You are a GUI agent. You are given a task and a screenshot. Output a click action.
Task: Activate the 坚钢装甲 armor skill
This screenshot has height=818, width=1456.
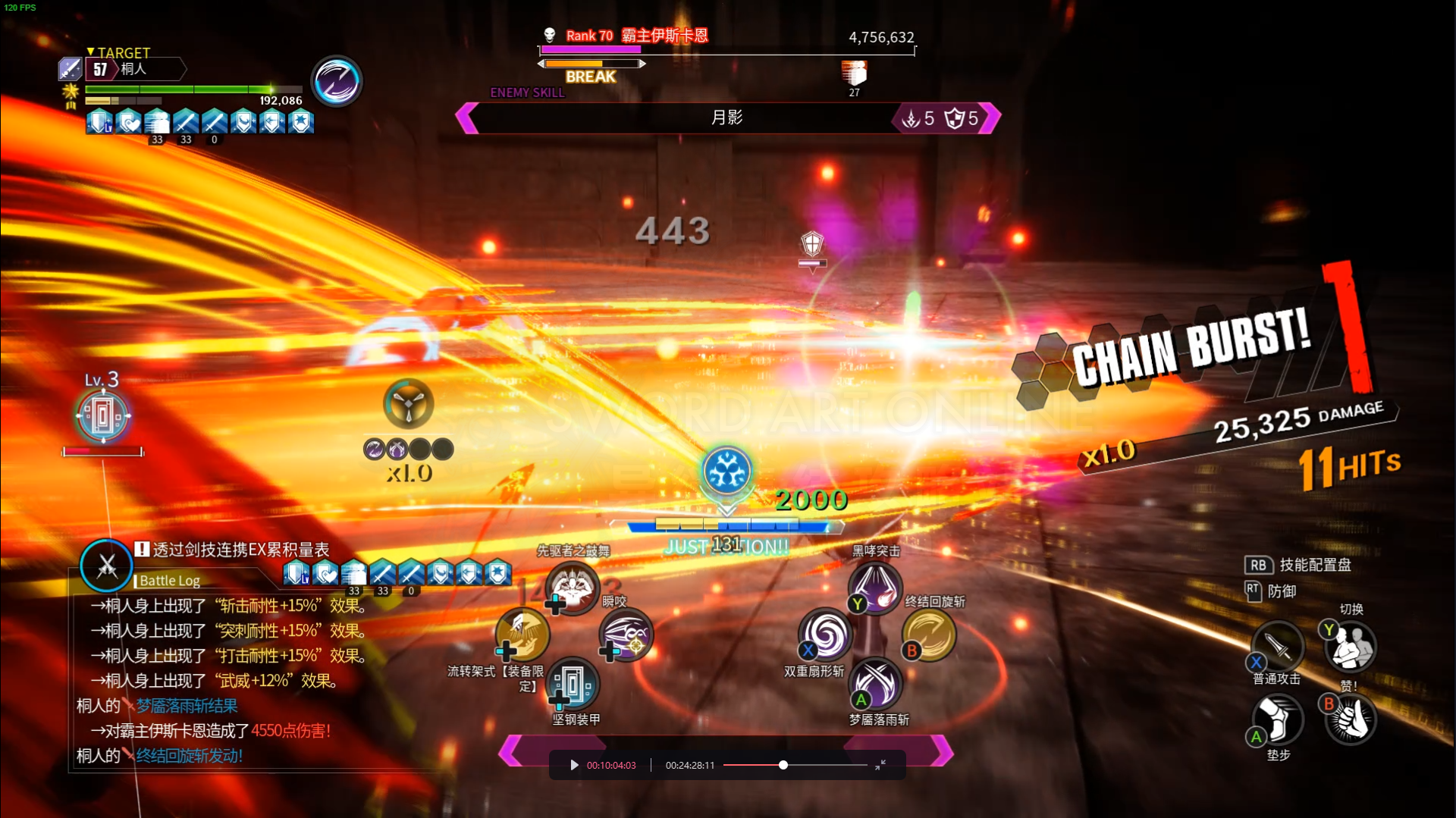coord(573,684)
